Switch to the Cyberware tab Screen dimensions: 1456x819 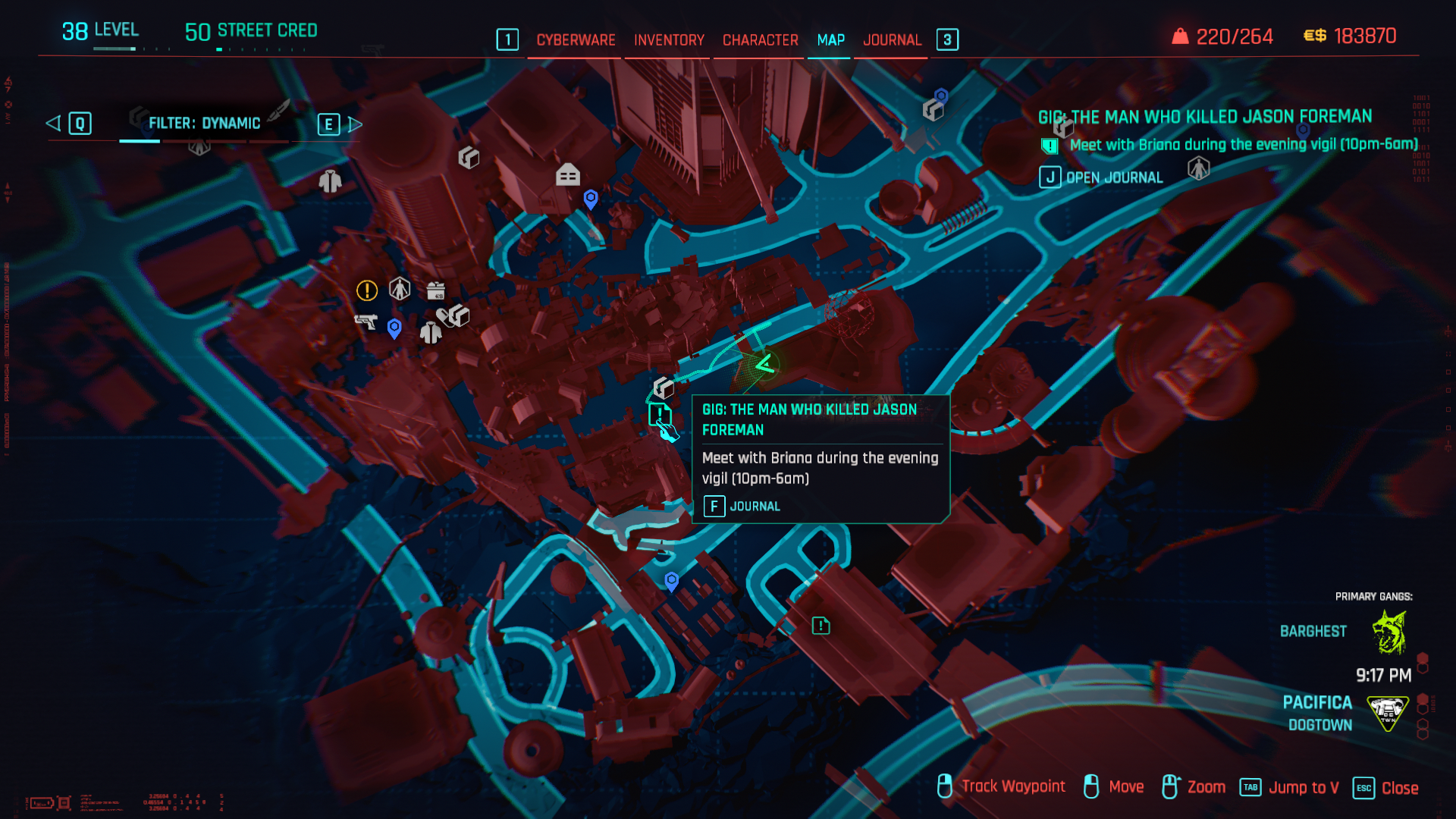click(x=576, y=40)
